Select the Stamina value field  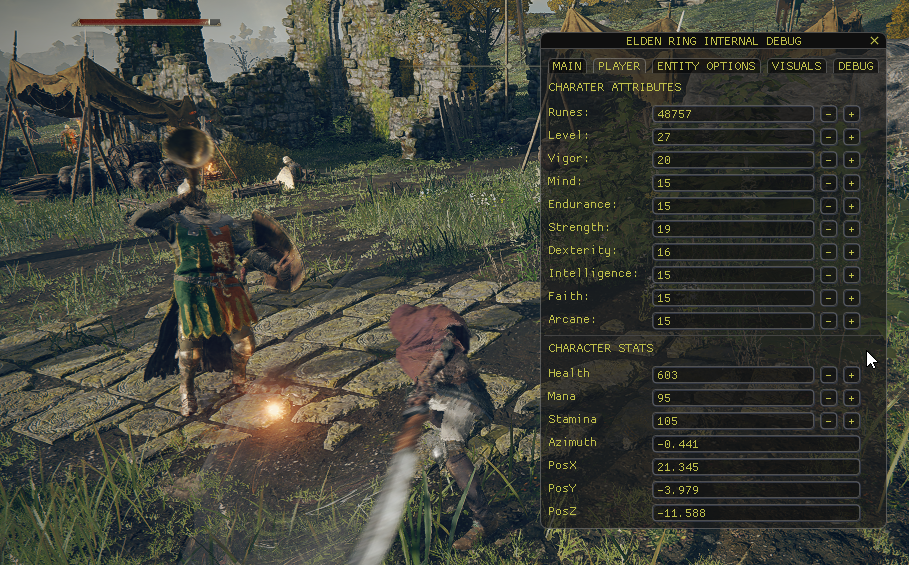point(732,421)
